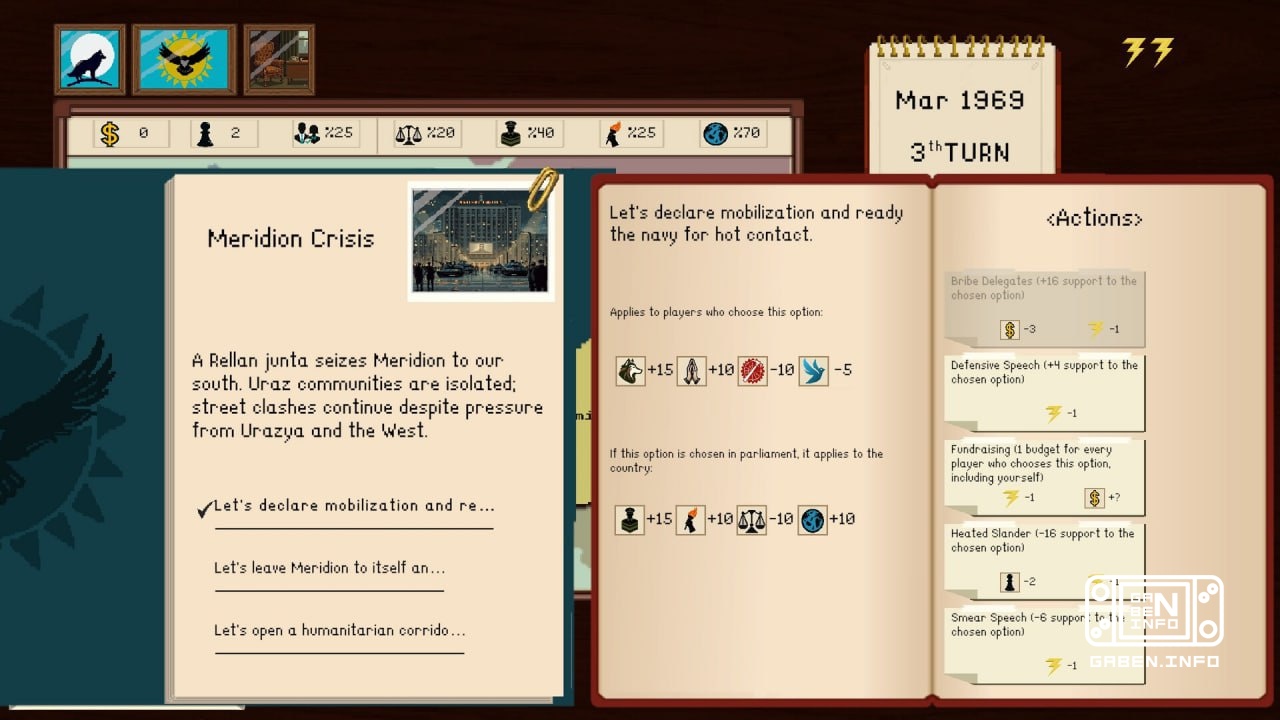
Task: Switch to the Actions page
Action: (x=1093, y=218)
